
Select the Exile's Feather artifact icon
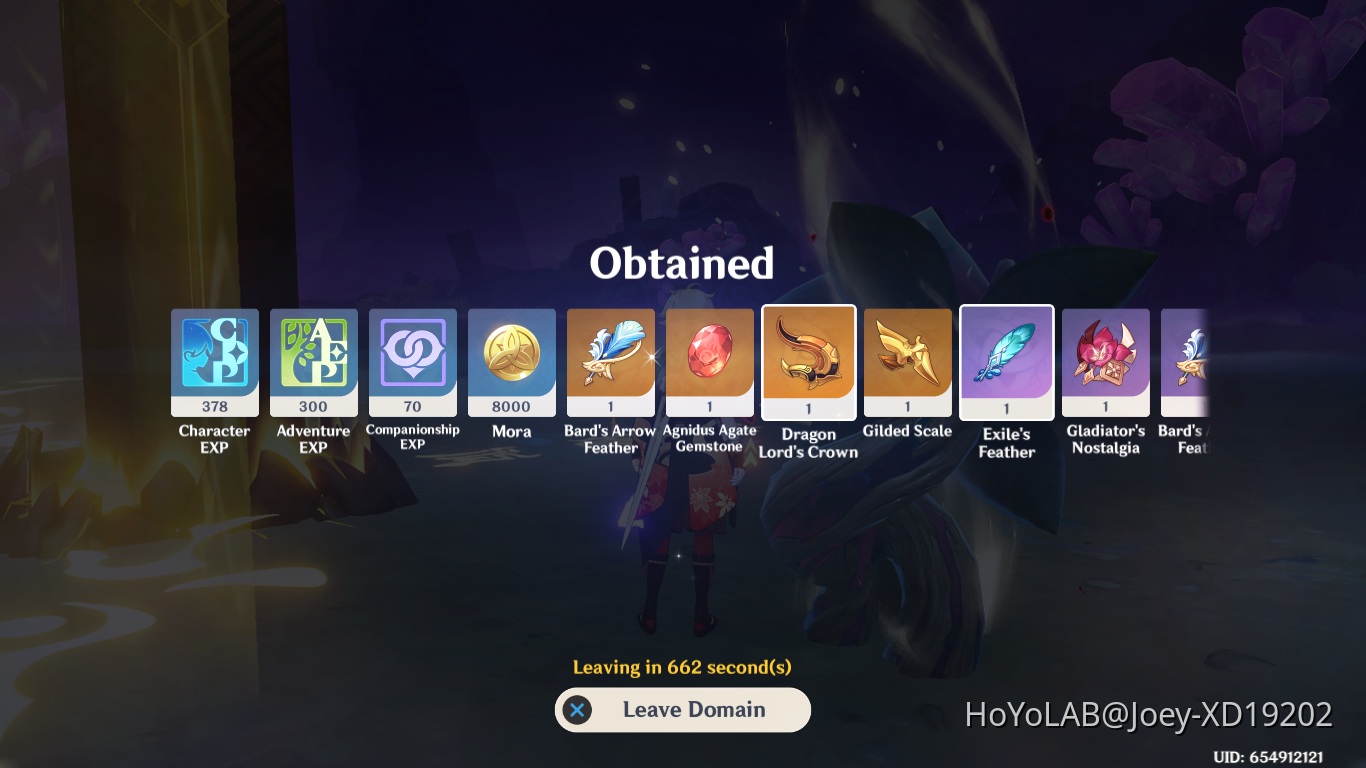coord(1006,362)
